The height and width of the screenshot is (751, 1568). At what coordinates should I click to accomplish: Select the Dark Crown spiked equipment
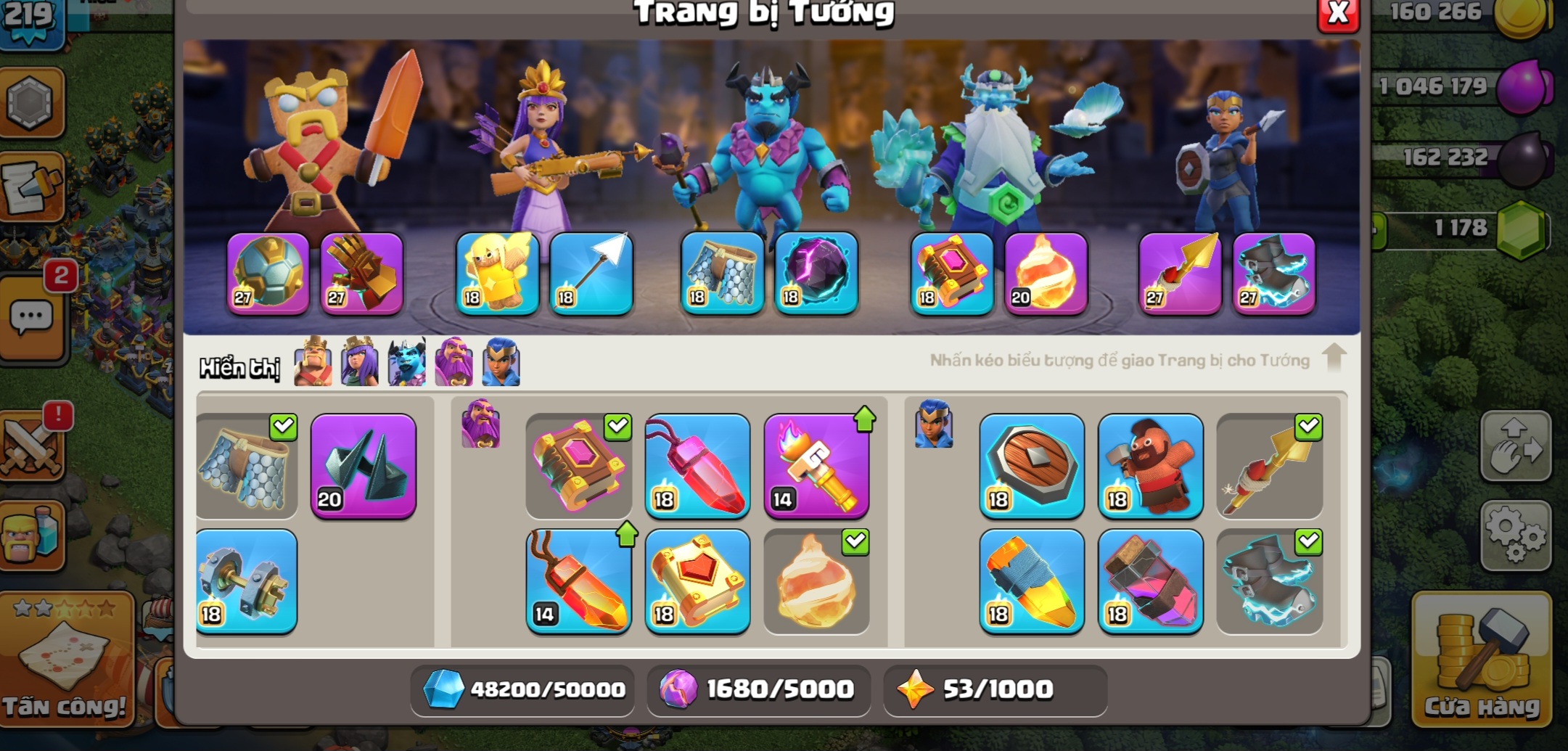click(363, 466)
